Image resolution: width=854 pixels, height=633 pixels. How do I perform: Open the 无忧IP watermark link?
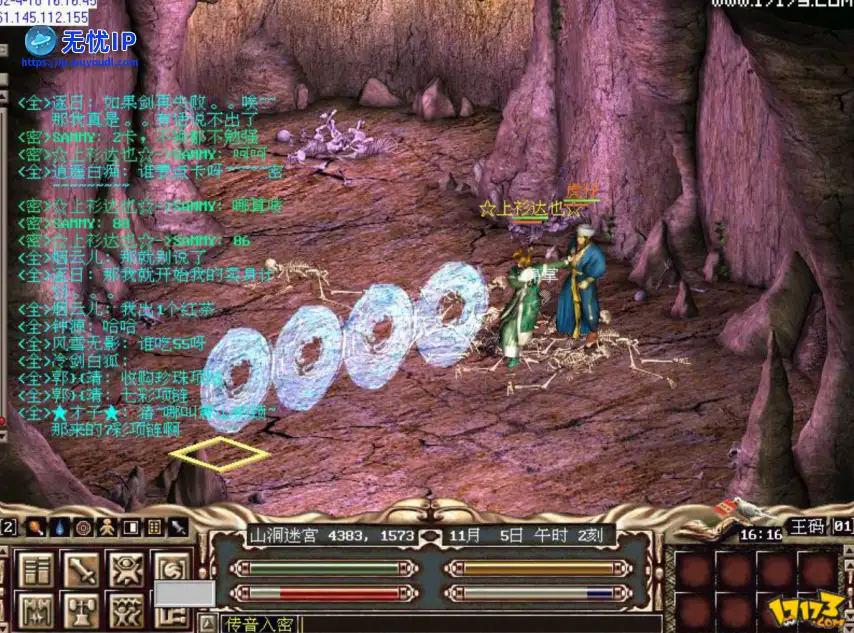(84, 43)
